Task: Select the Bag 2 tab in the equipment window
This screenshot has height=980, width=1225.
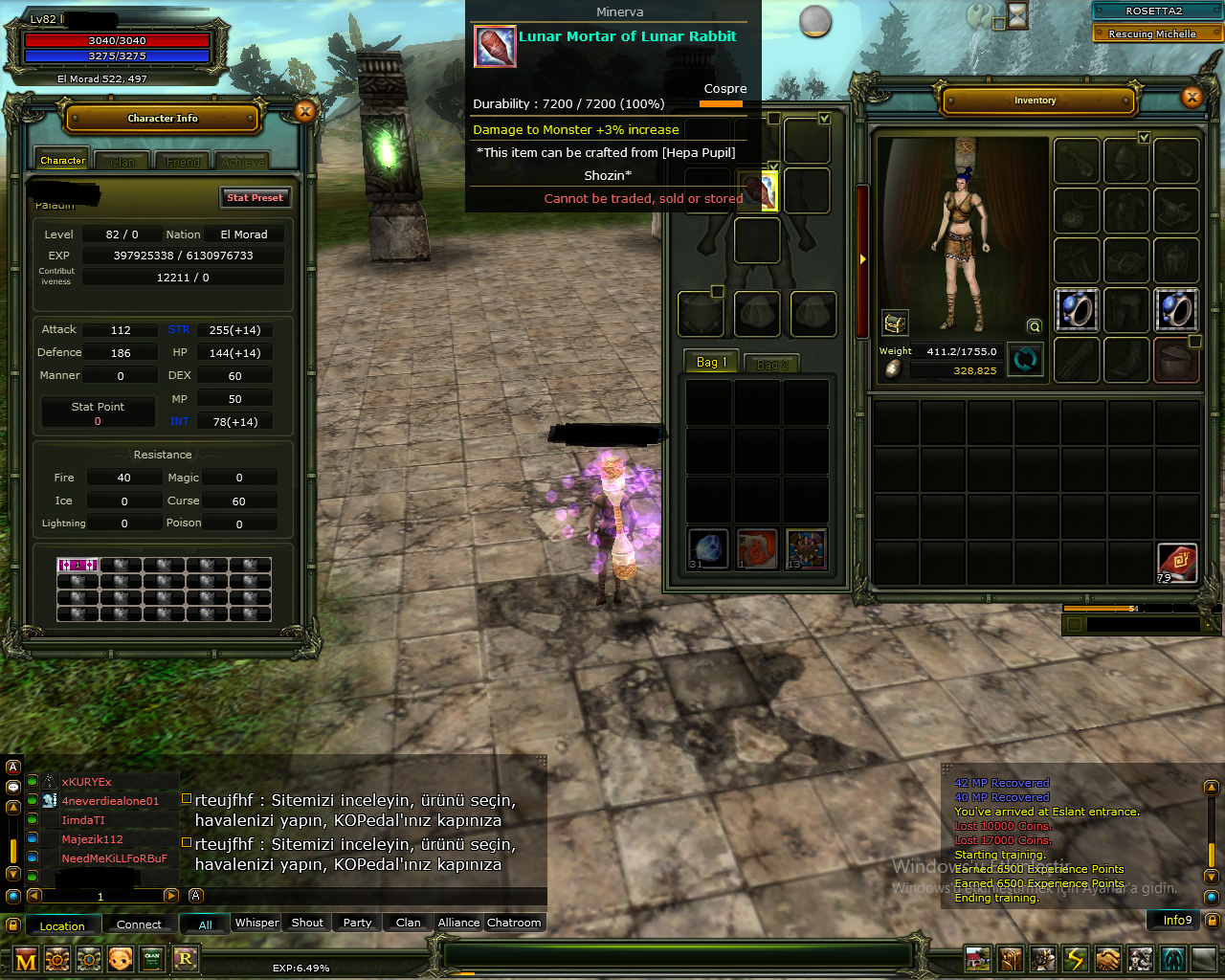Action: coord(771,363)
